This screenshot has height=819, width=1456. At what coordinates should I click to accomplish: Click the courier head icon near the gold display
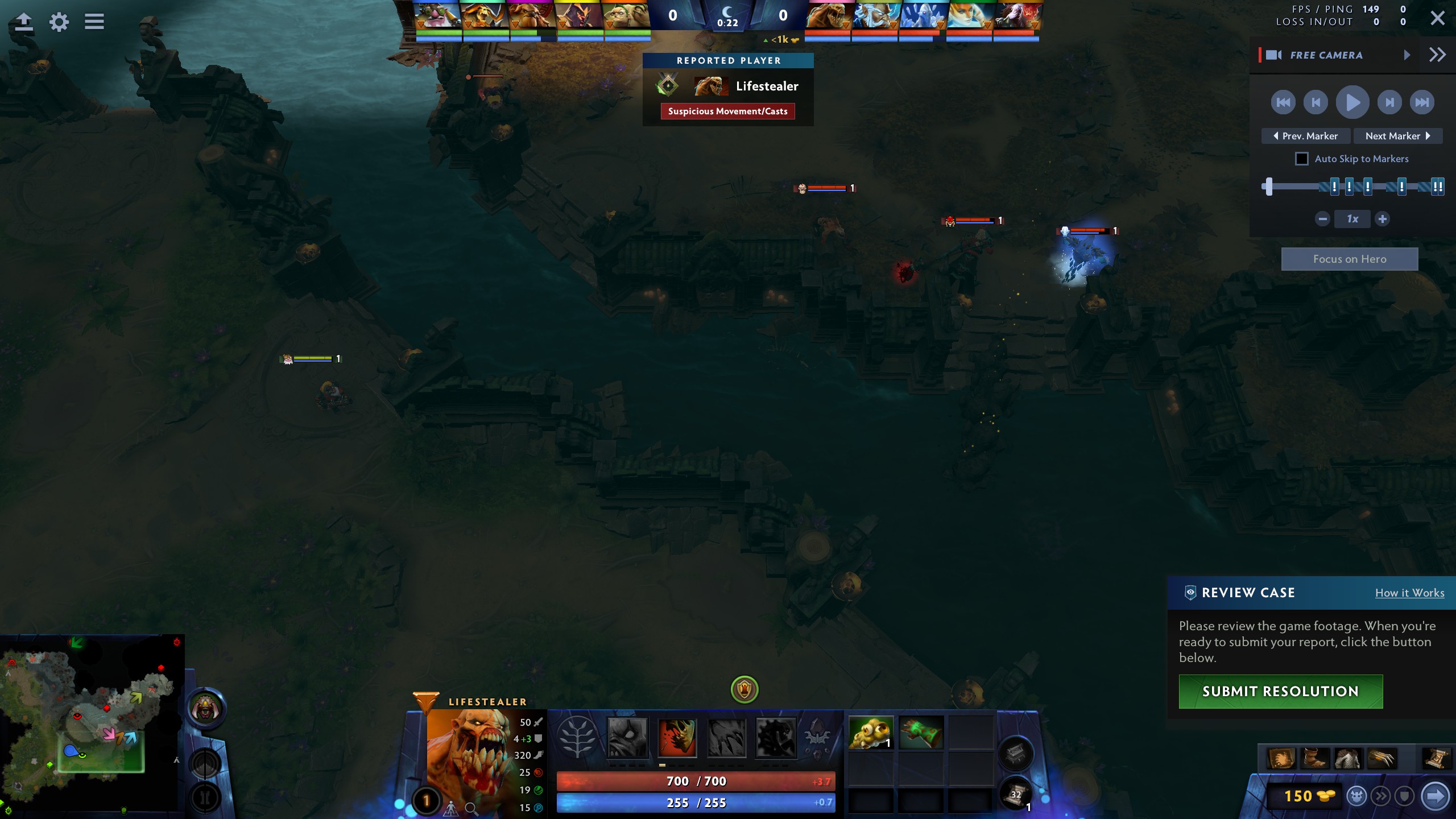click(x=1356, y=796)
